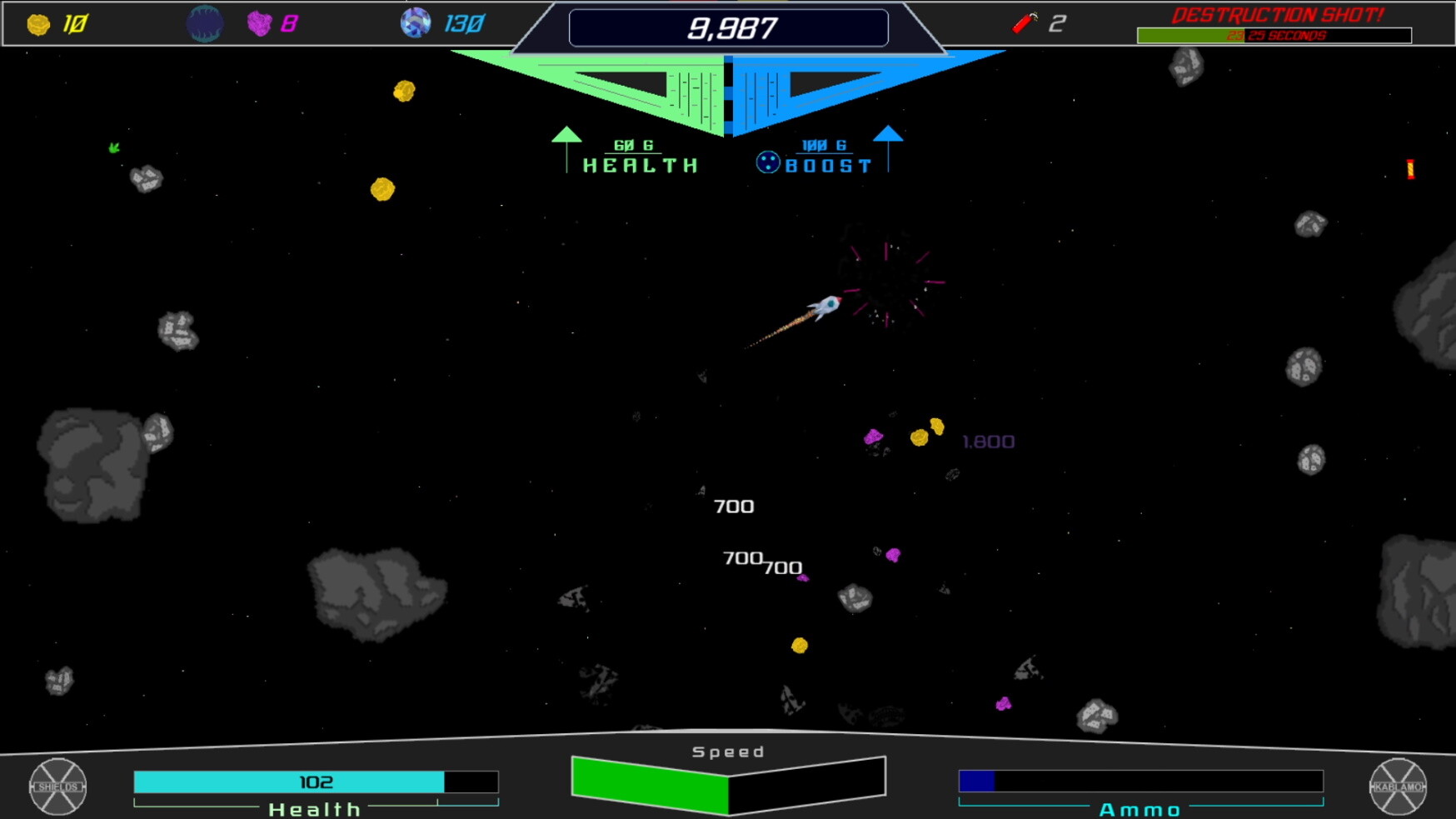Open the SHIELDS wheel icon
Screen dimensions: 1456x819
[x=57, y=788]
